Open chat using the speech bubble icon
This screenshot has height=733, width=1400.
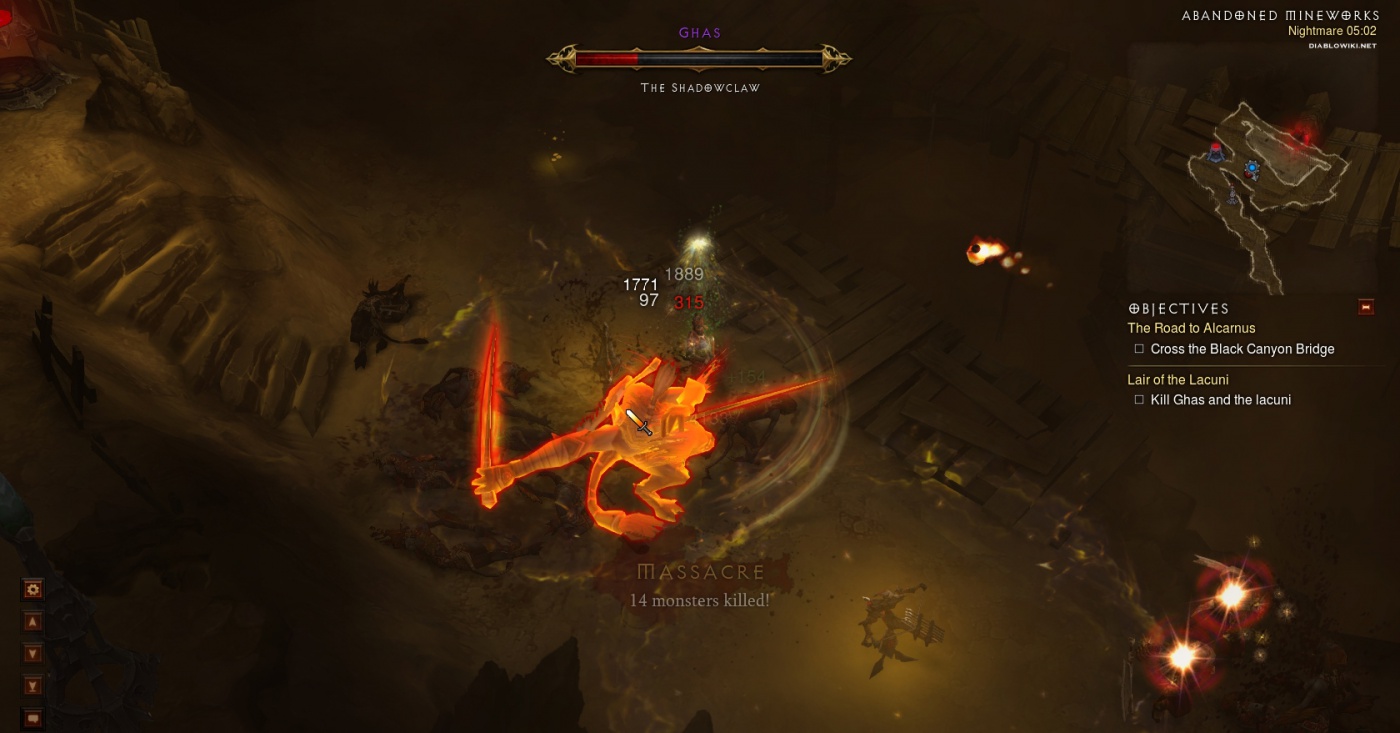pos(33,717)
